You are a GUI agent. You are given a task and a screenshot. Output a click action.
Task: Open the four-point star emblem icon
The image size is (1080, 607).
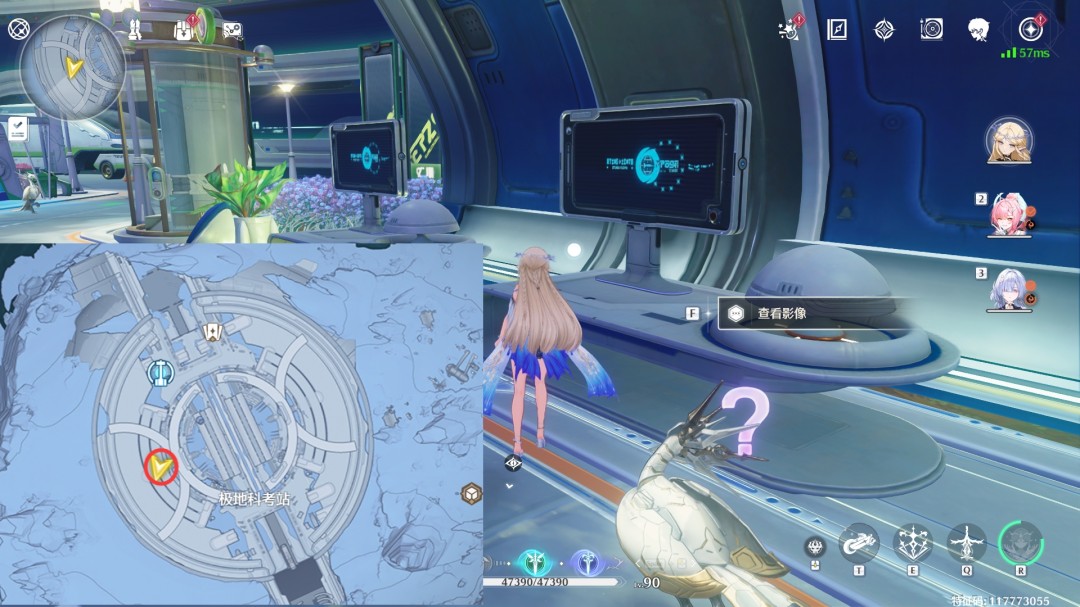point(884,29)
